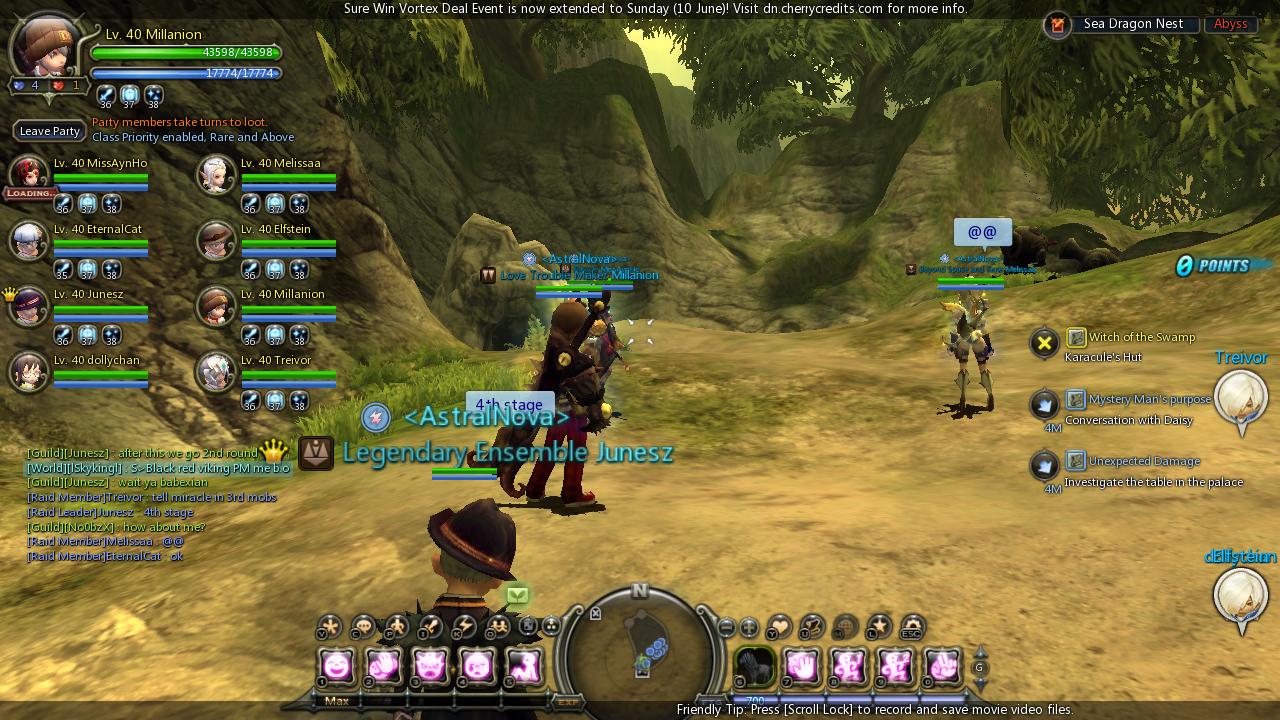
Task: Use the open hand gesture in slot 7
Action: click(801, 665)
